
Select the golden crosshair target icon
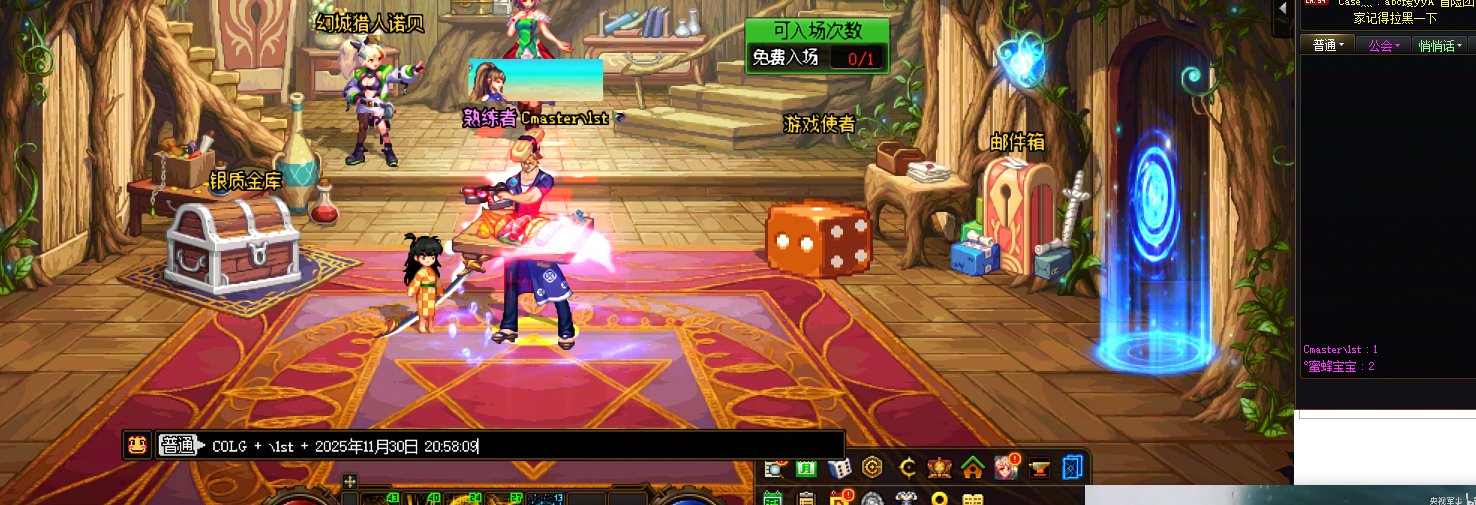click(x=908, y=467)
